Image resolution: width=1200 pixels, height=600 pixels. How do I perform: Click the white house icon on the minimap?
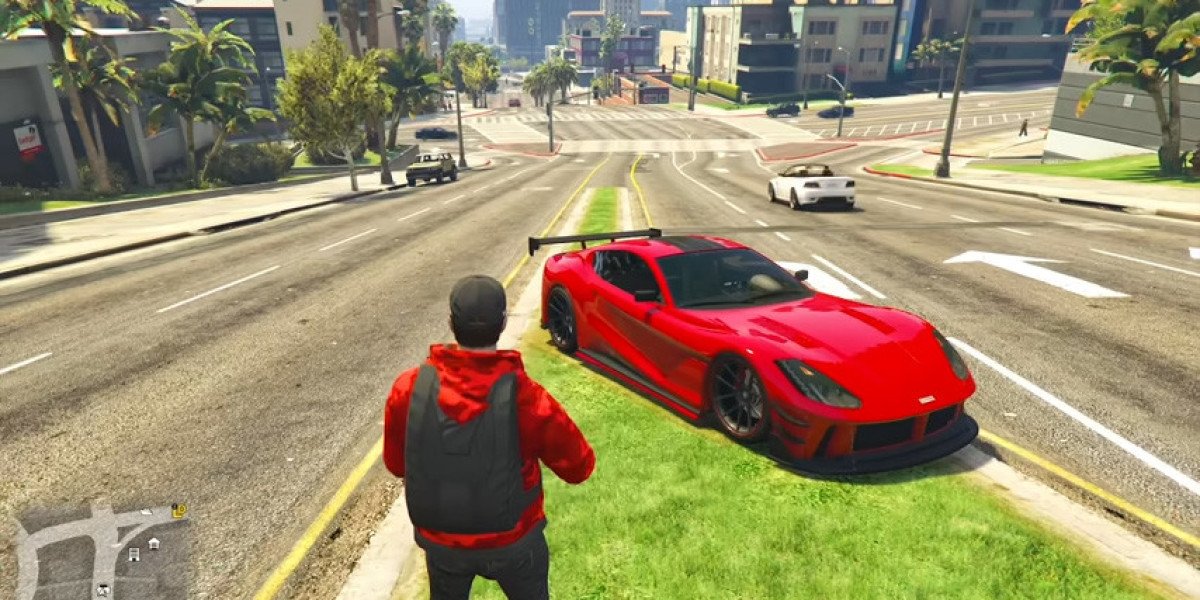tap(154, 543)
